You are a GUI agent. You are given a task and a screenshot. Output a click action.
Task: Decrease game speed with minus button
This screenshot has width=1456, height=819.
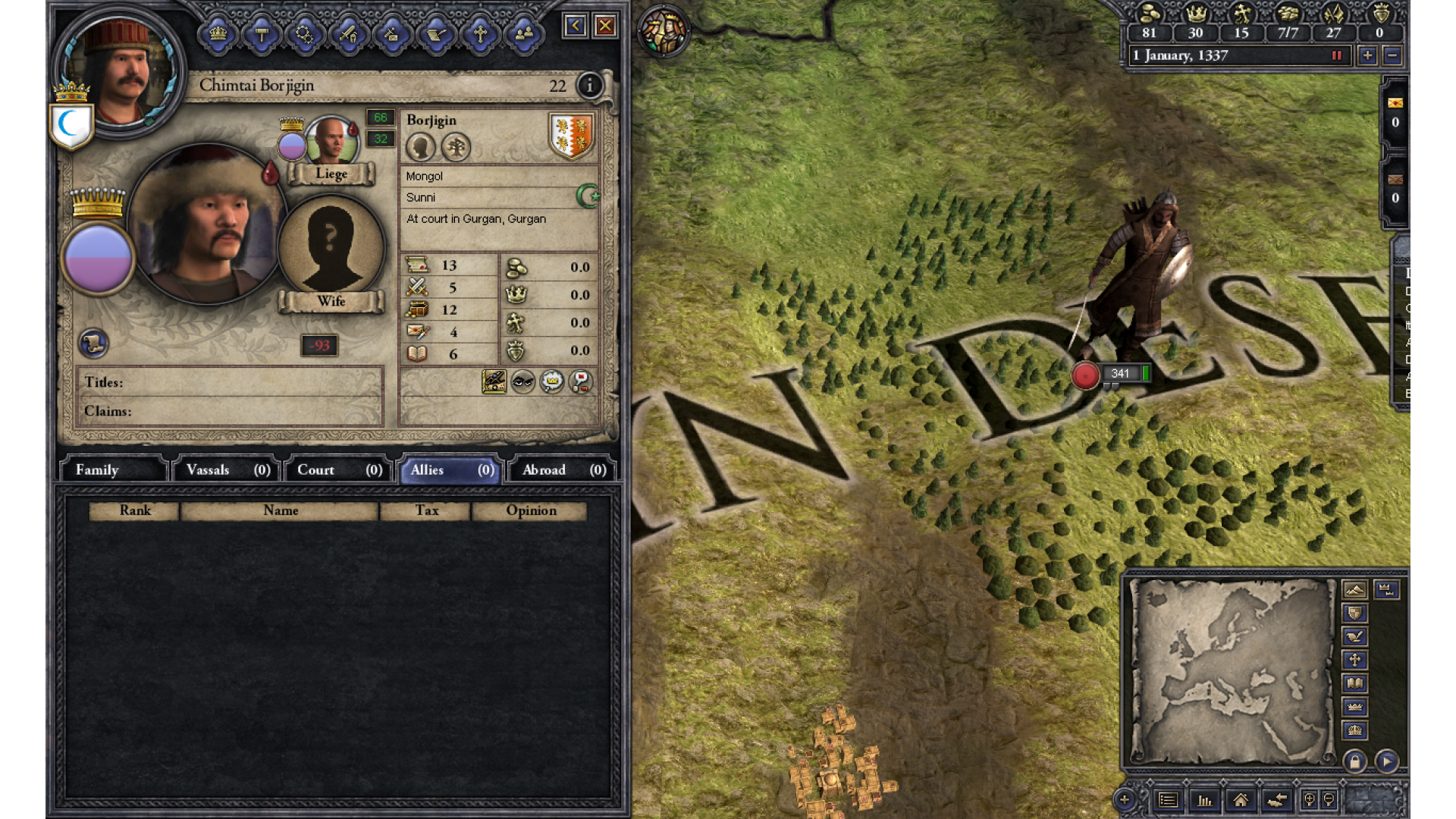coord(1392,55)
